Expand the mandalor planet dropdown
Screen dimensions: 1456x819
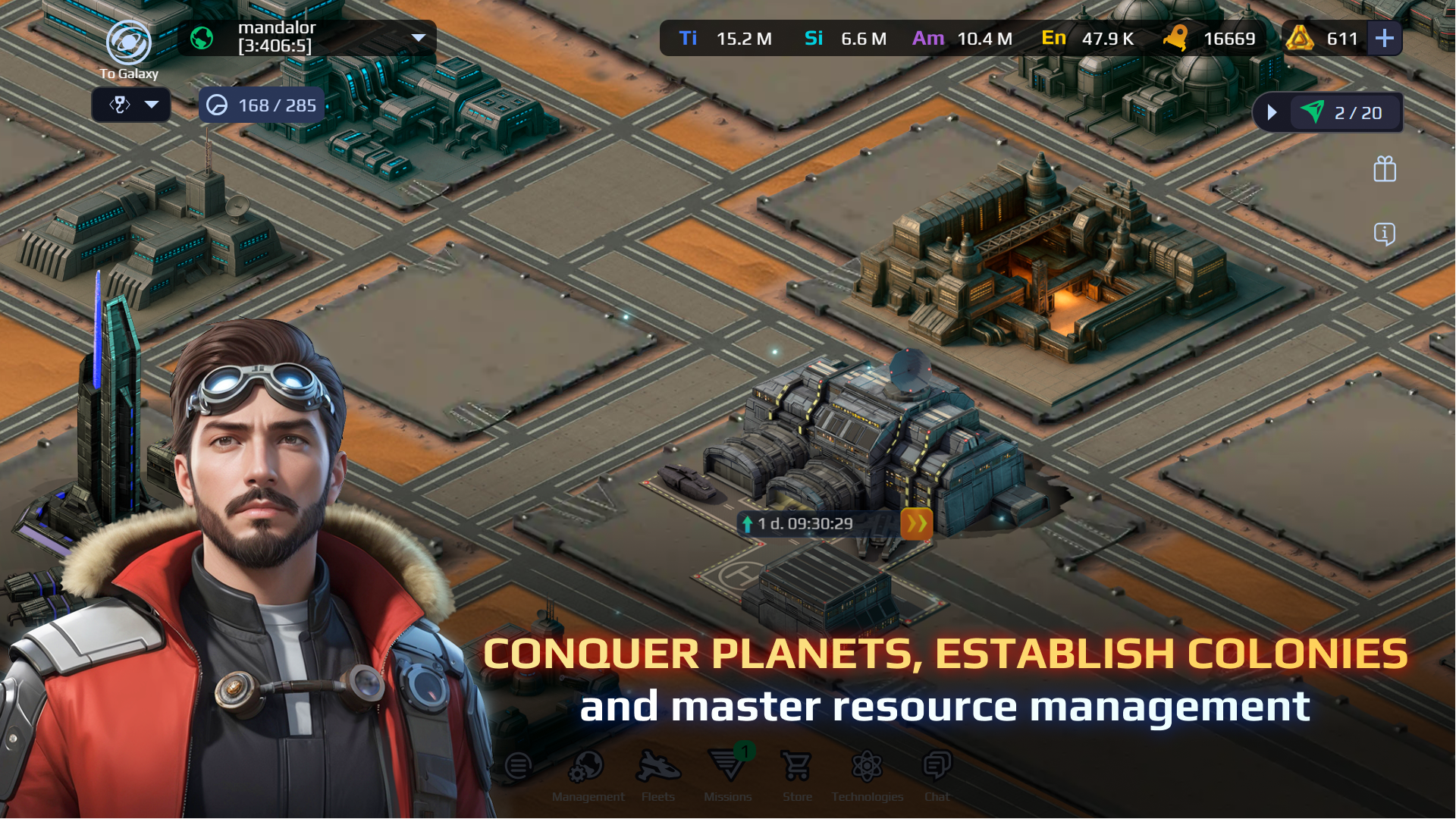click(418, 38)
